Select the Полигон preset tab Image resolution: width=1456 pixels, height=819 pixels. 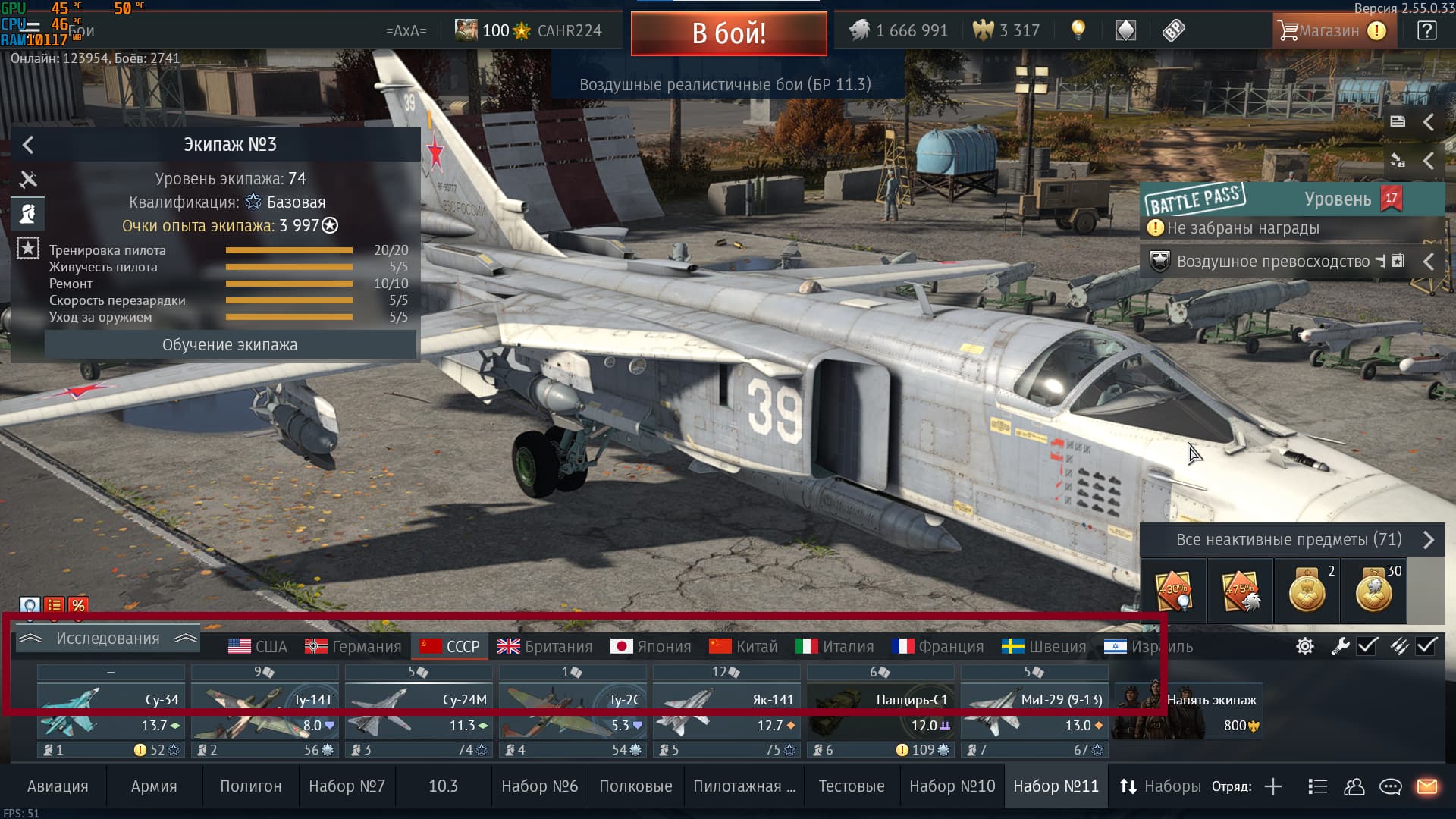point(250,786)
